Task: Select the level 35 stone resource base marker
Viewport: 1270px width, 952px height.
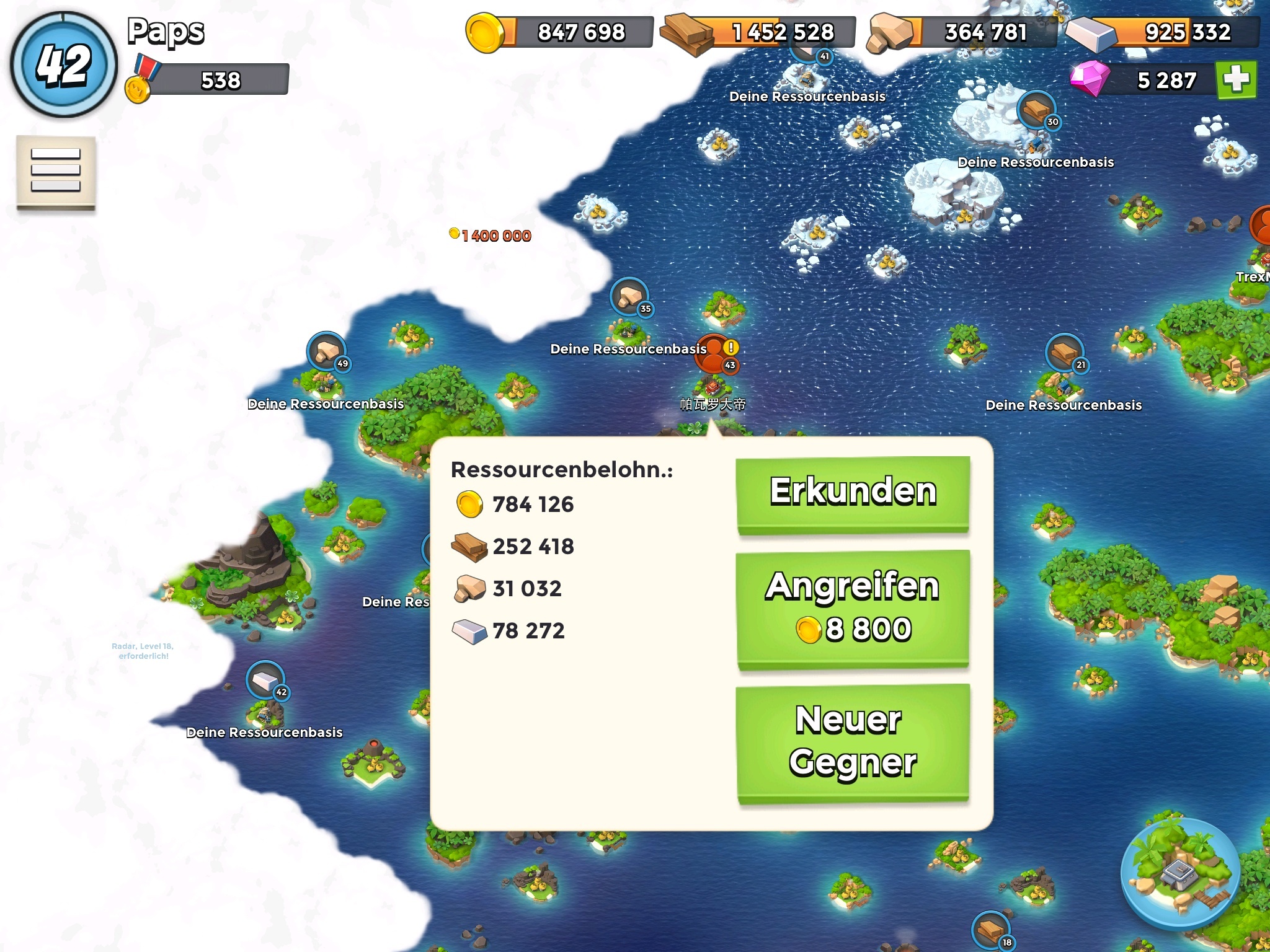Action: [x=630, y=297]
